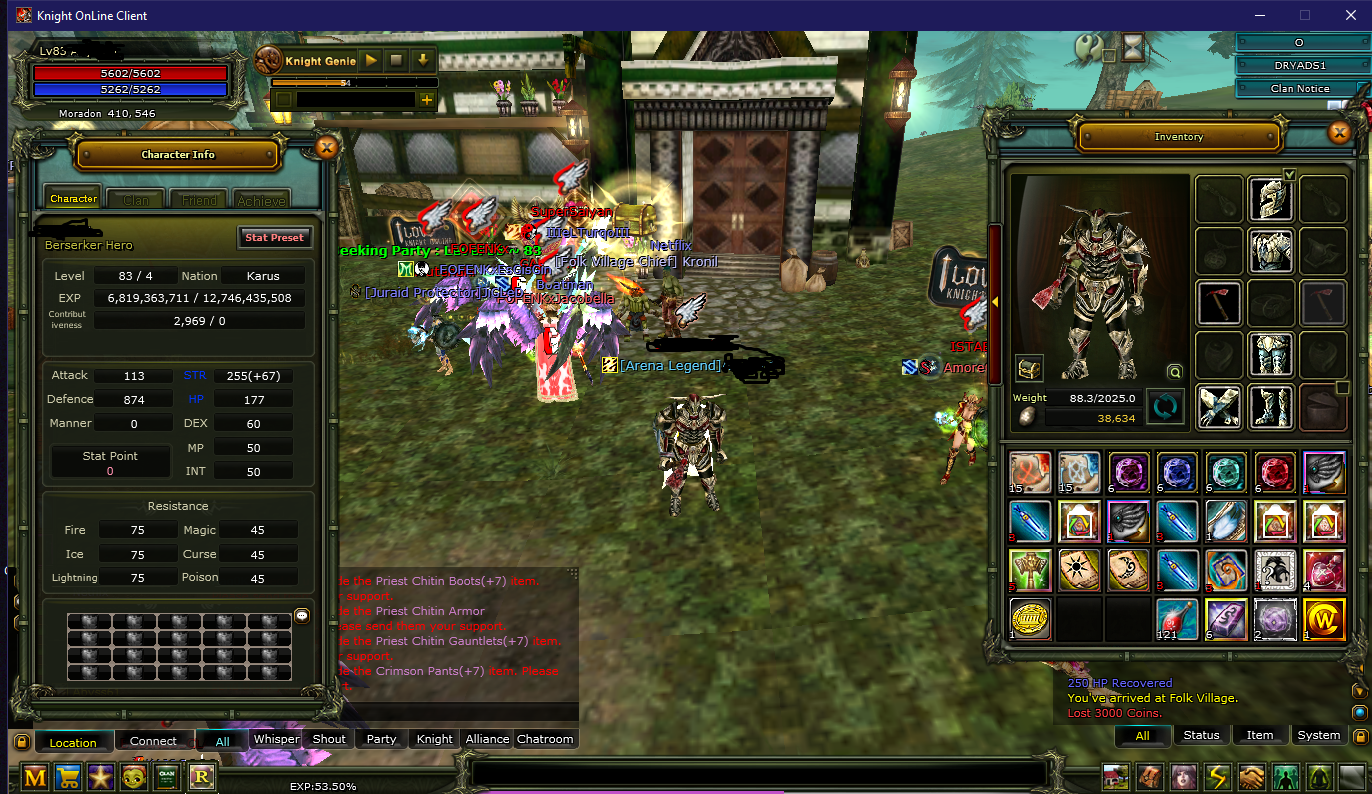Select the trade handshake icon bottom right
The width and height of the screenshot is (1372, 794).
[1252, 775]
